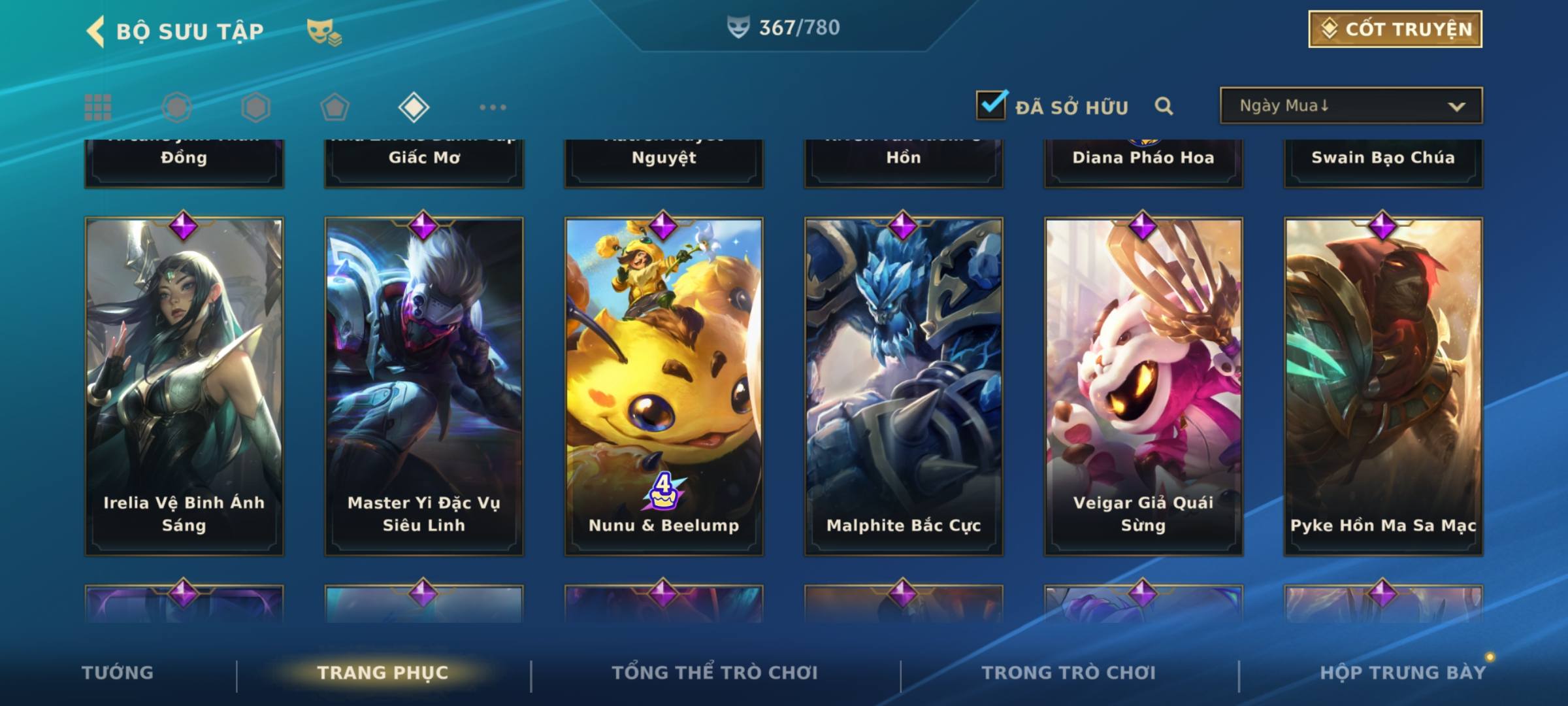1568x706 pixels.
Task: Pick the Veigar Giả Quái Sừng skin
Action: point(1143,386)
